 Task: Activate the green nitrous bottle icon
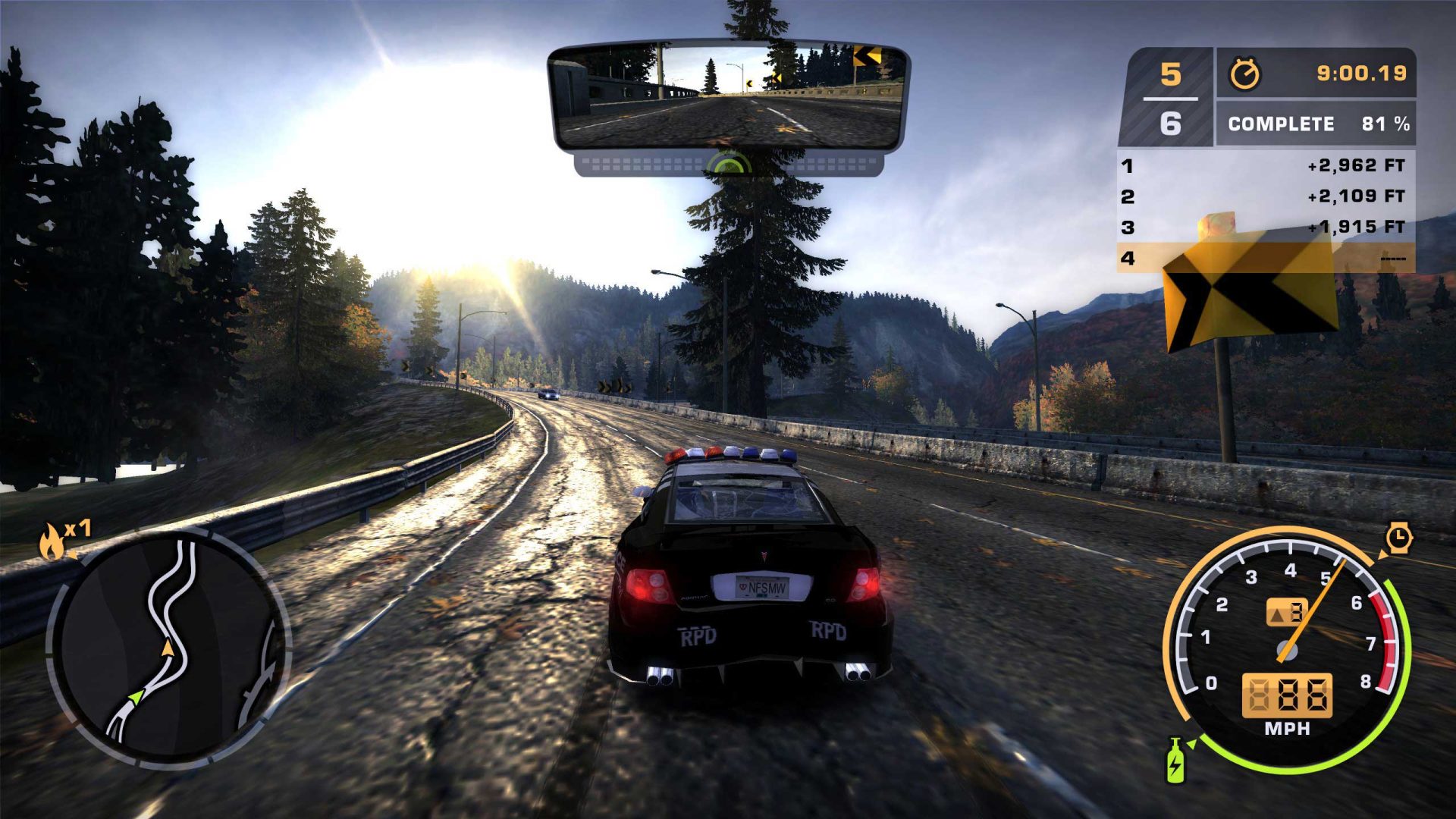[x=1175, y=761]
